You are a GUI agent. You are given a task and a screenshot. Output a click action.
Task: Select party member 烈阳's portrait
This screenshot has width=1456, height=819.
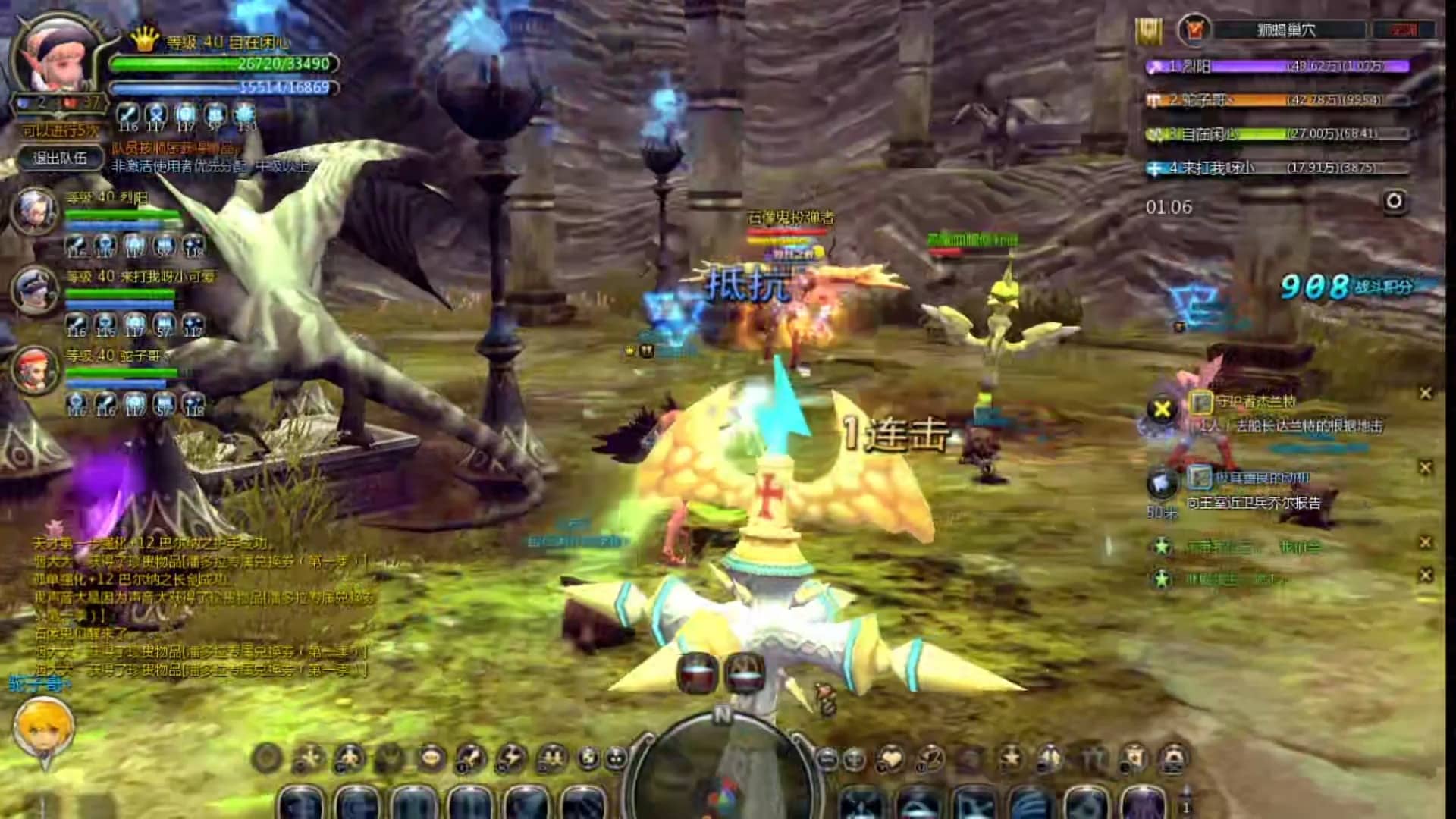tap(36, 210)
